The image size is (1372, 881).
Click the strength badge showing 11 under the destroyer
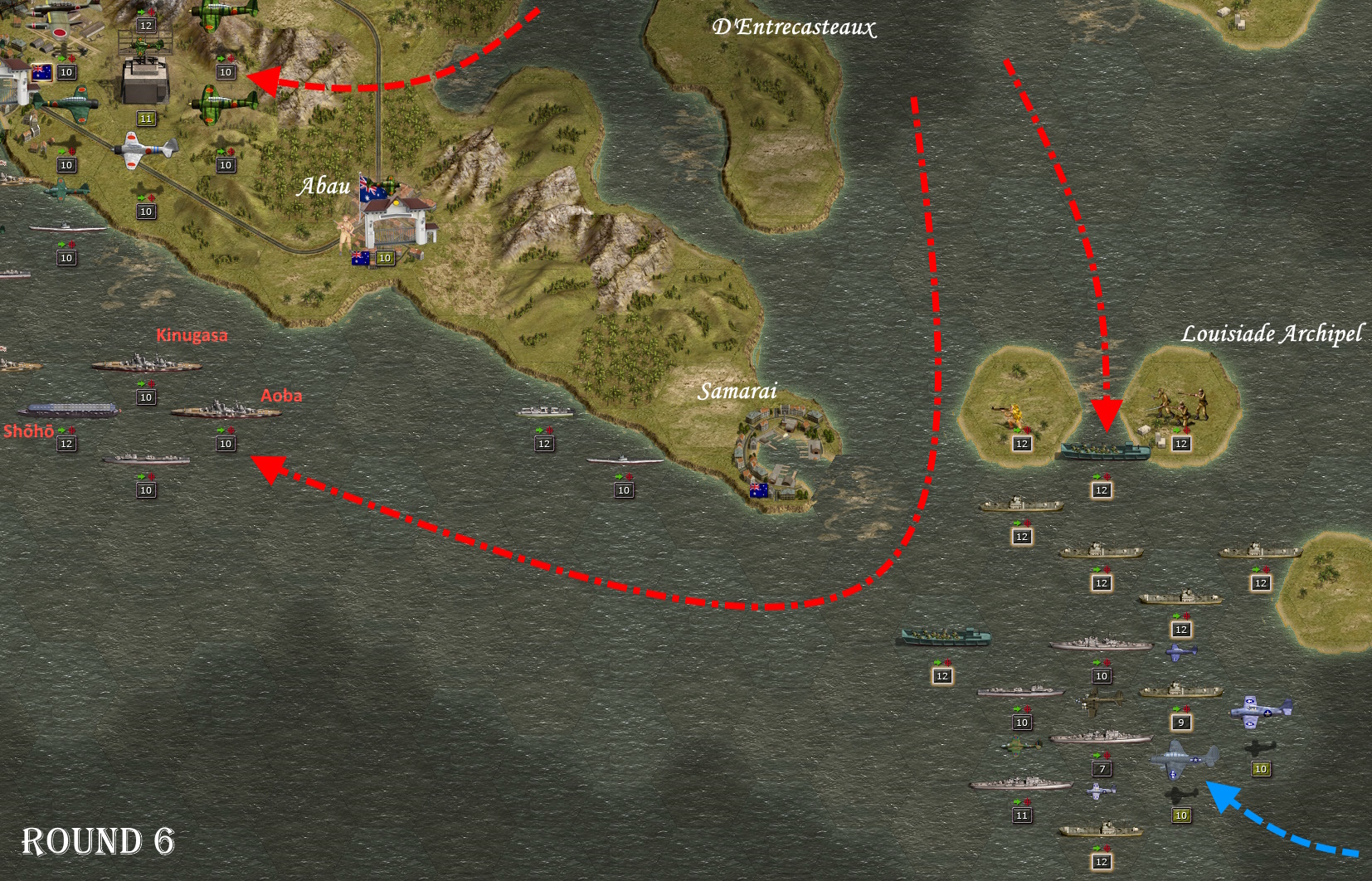[x=1022, y=814]
